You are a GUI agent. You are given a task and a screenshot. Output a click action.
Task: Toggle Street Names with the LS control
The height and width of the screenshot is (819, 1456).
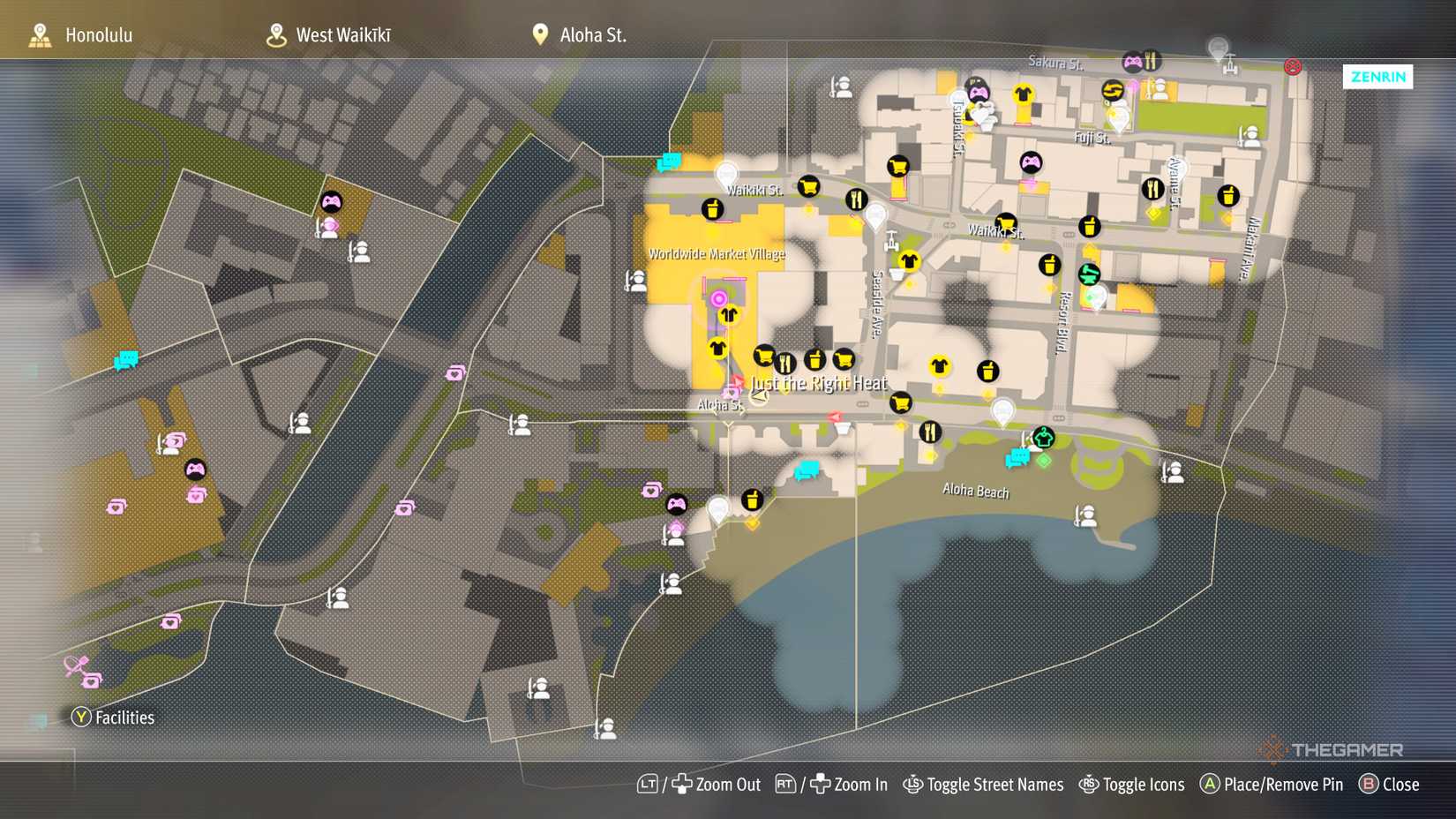tap(984, 784)
